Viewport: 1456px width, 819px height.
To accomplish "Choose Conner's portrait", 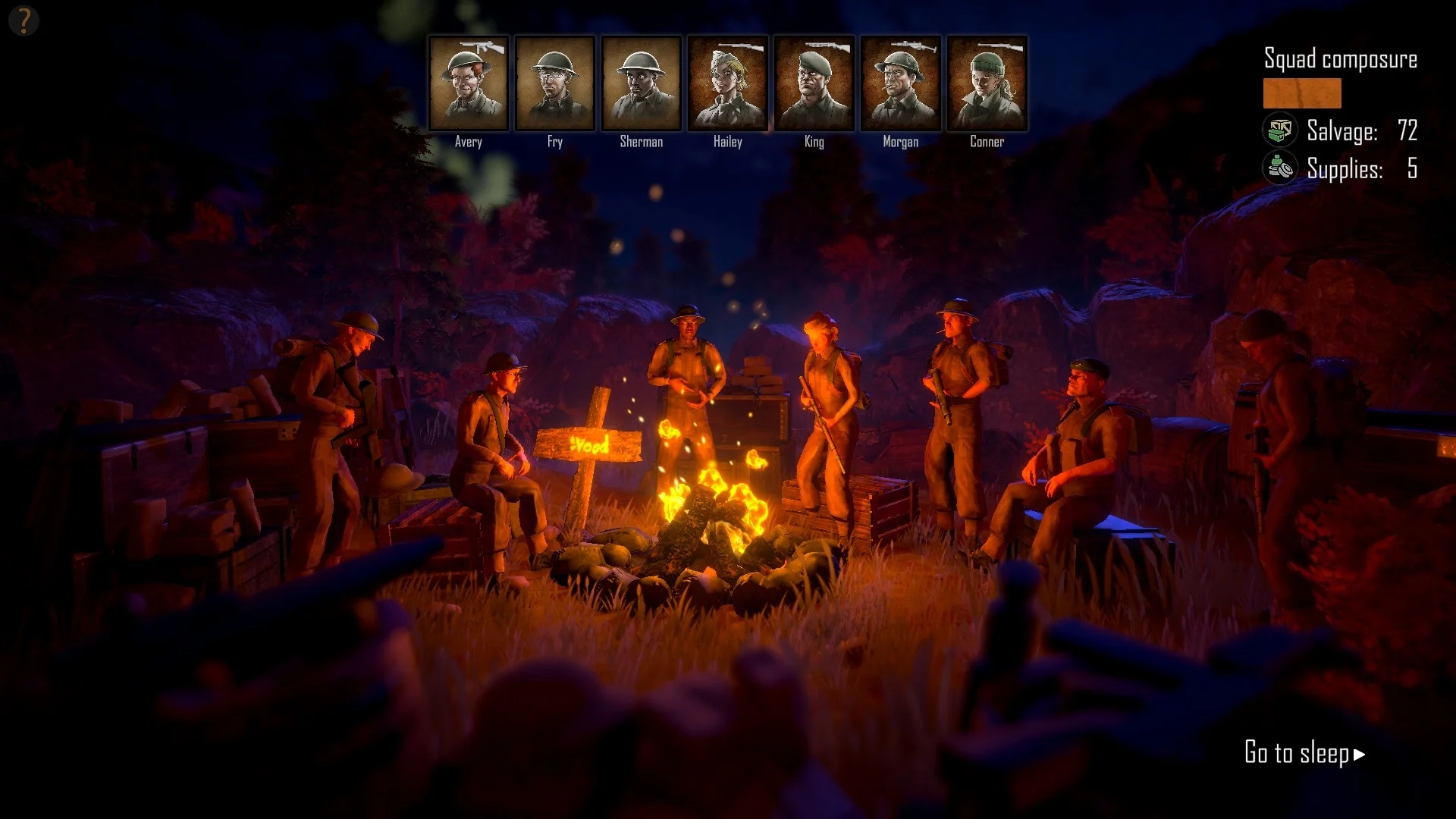I will point(987,83).
